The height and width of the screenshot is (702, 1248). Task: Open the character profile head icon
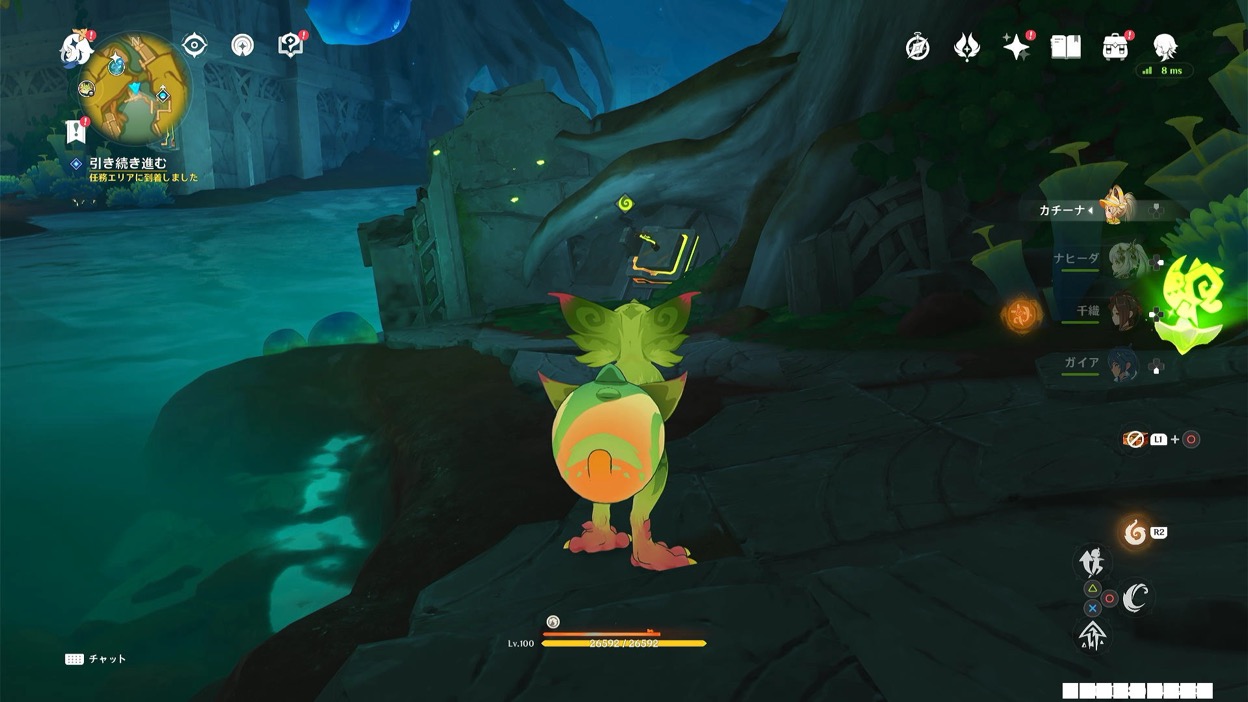pyautogui.click(x=1164, y=47)
